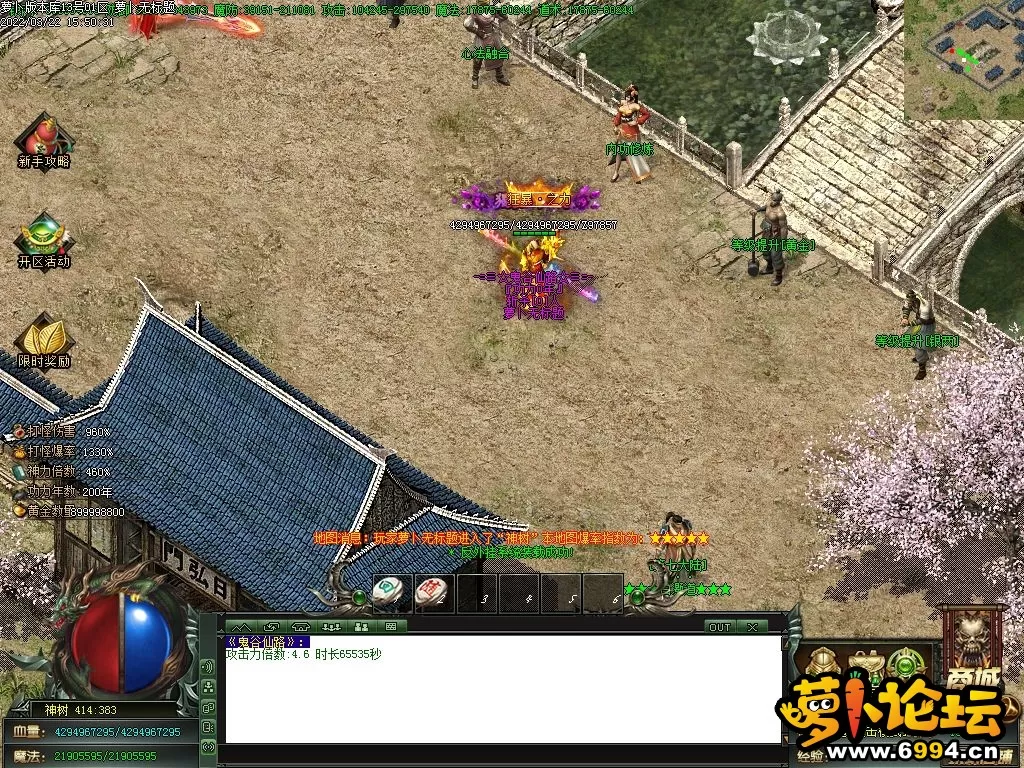Image resolution: width=1024 pixels, height=768 pixels.
Task: Use the red stone in hotbar slot 2
Action: [430, 591]
